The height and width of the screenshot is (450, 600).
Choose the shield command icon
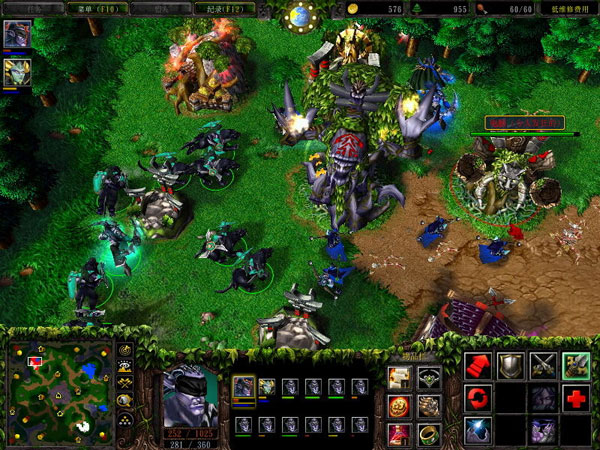click(x=510, y=366)
